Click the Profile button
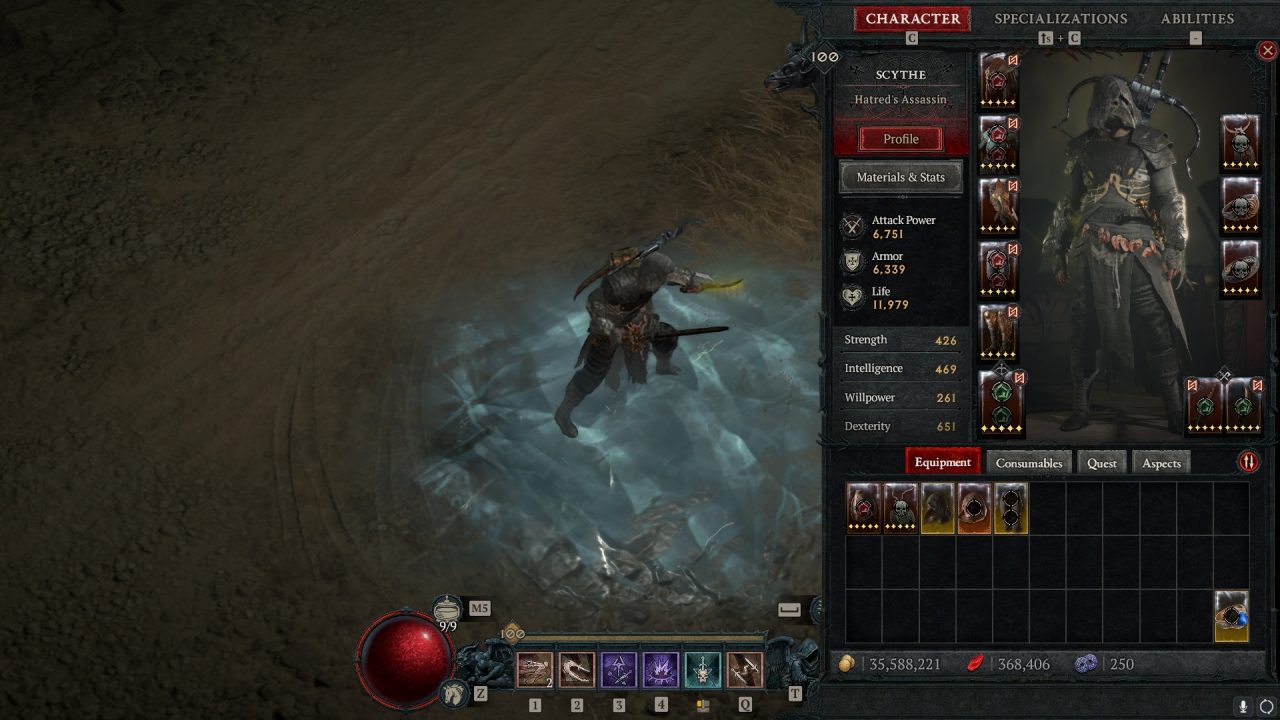 (x=899, y=138)
